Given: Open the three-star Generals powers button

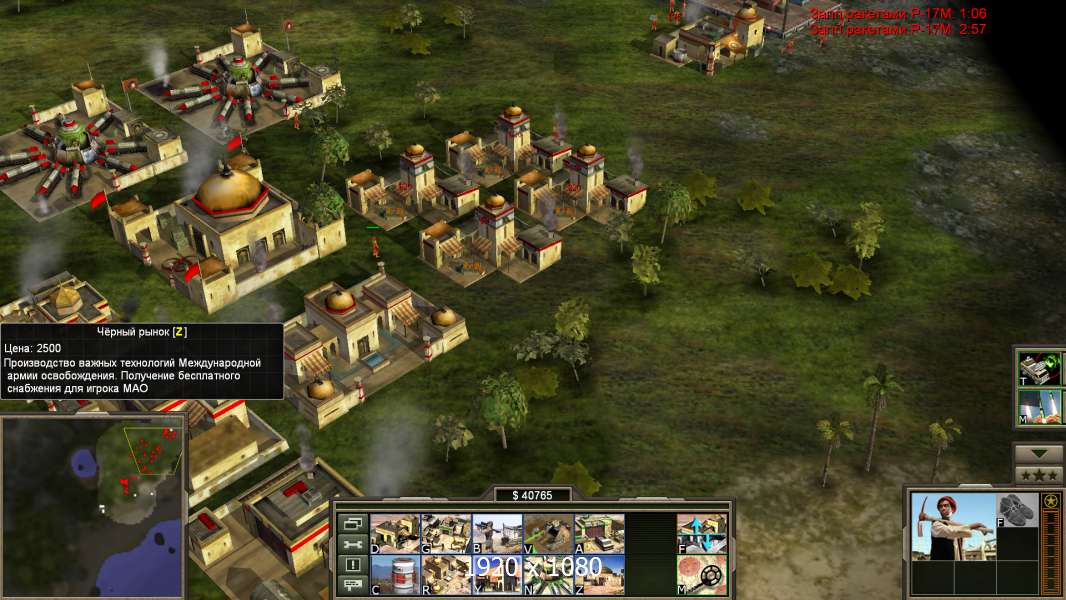Looking at the screenshot, I should tap(1038, 474).
